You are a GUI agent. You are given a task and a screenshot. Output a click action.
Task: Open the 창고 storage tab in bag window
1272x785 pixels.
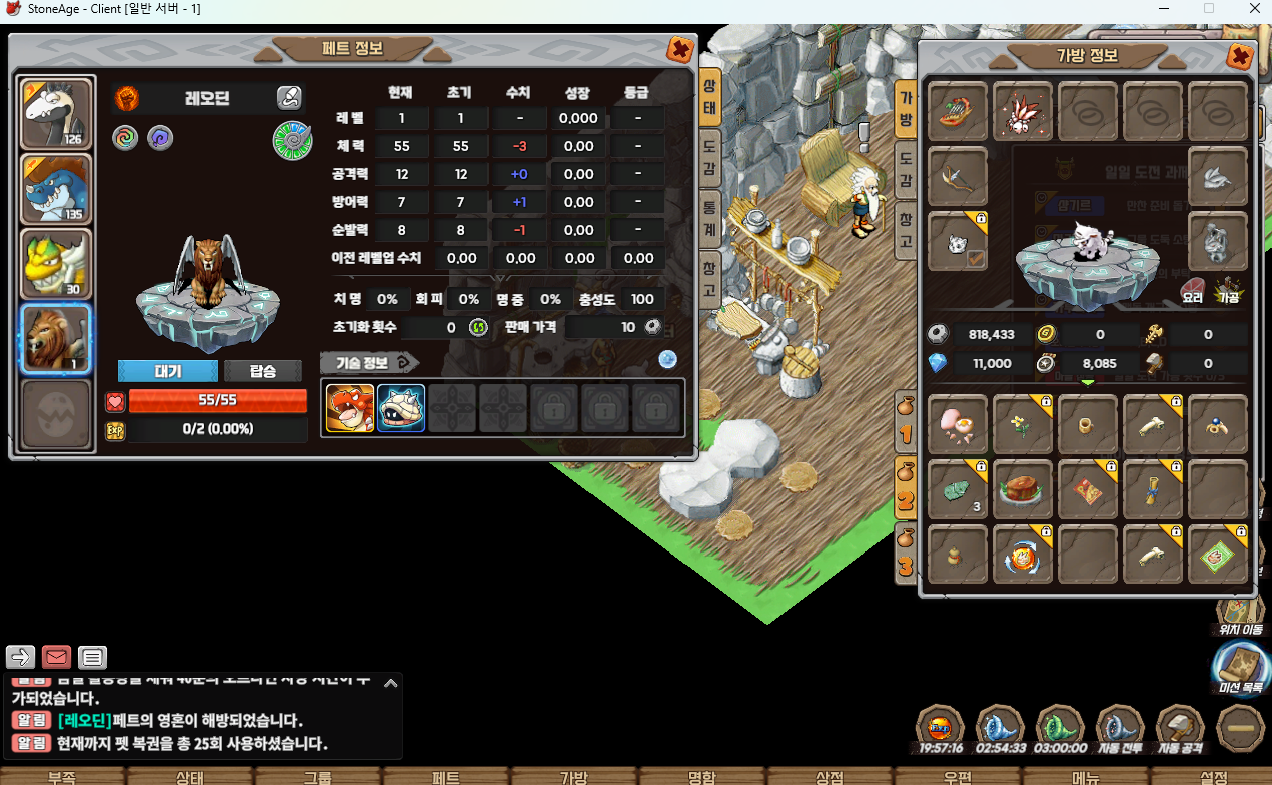point(905,229)
